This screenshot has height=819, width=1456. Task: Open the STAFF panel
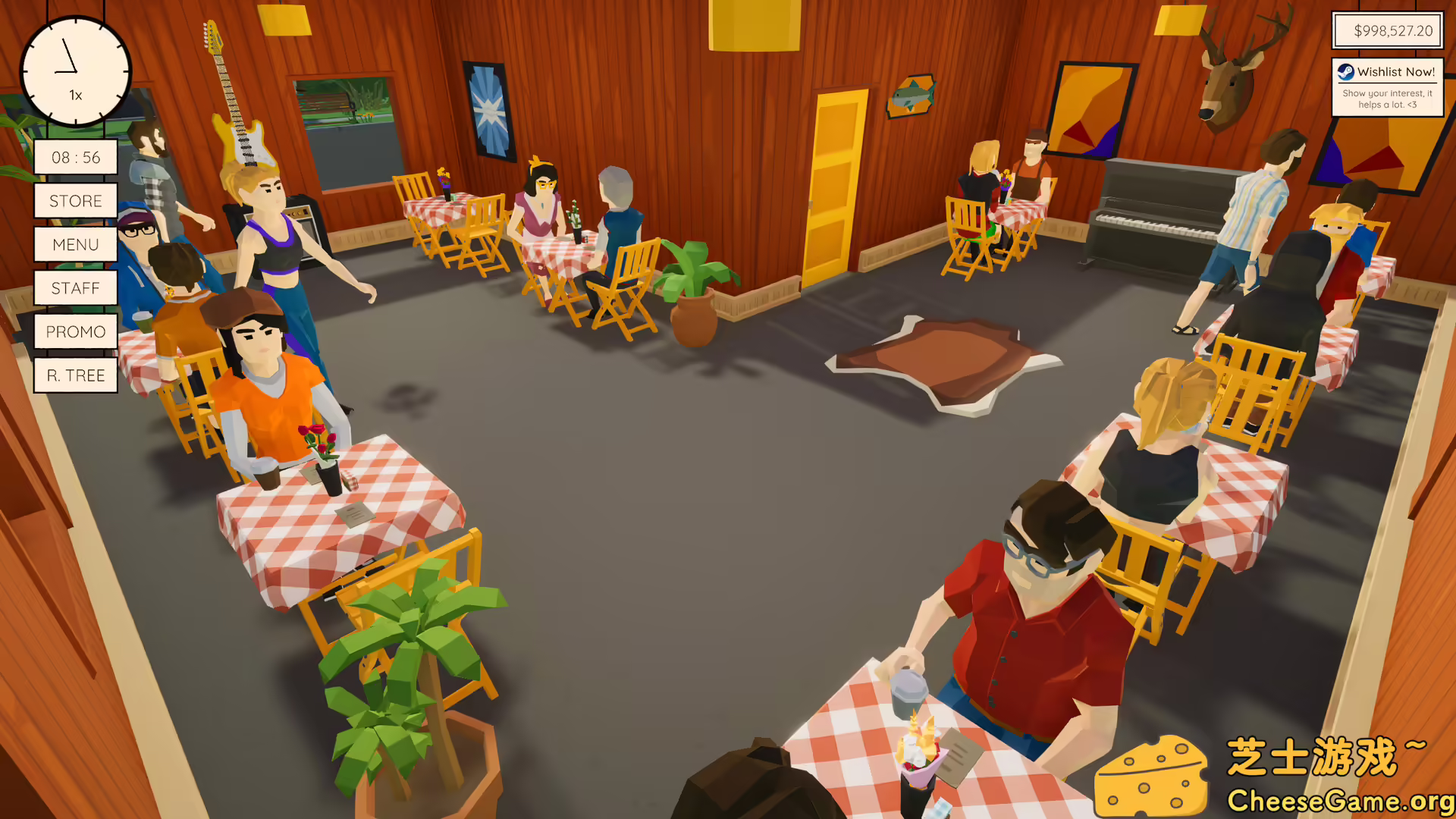[x=75, y=288]
